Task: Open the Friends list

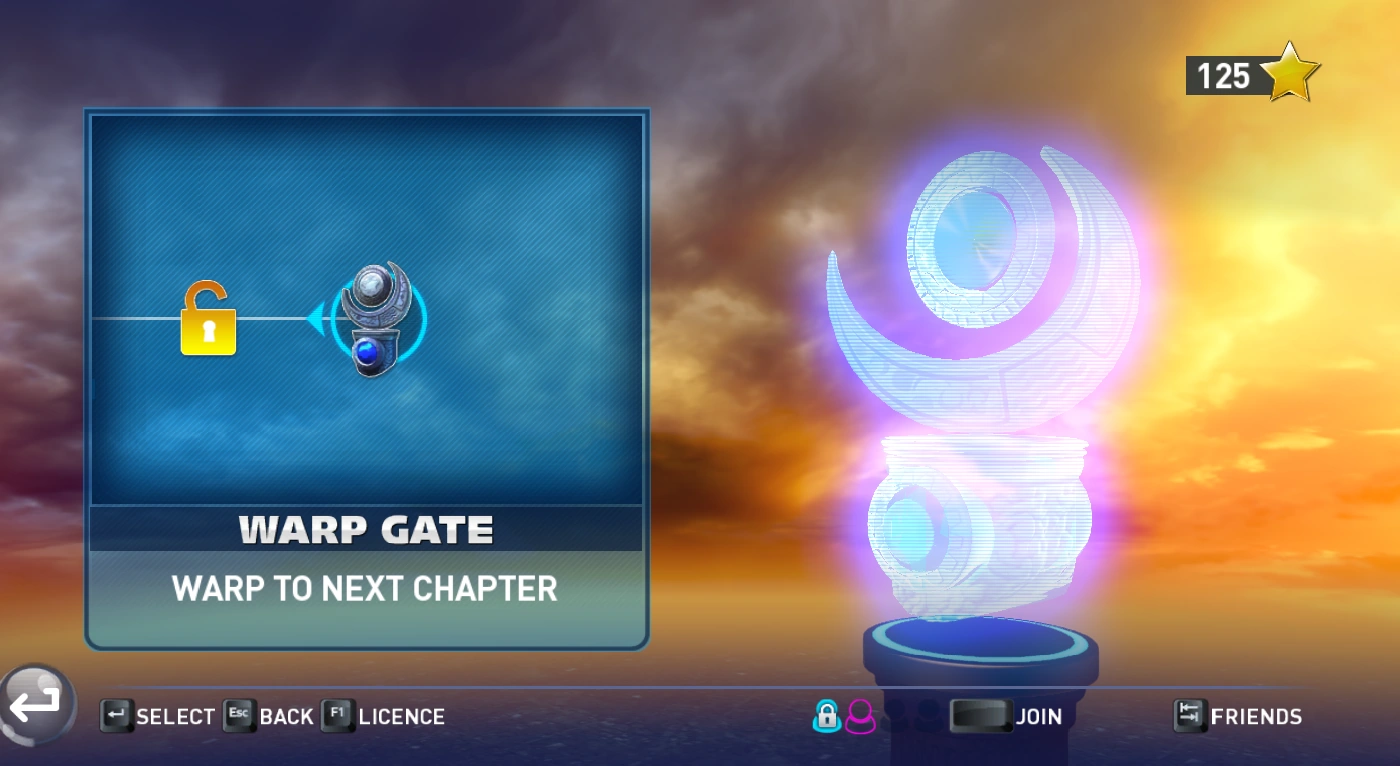Action: tap(1238, 716)
